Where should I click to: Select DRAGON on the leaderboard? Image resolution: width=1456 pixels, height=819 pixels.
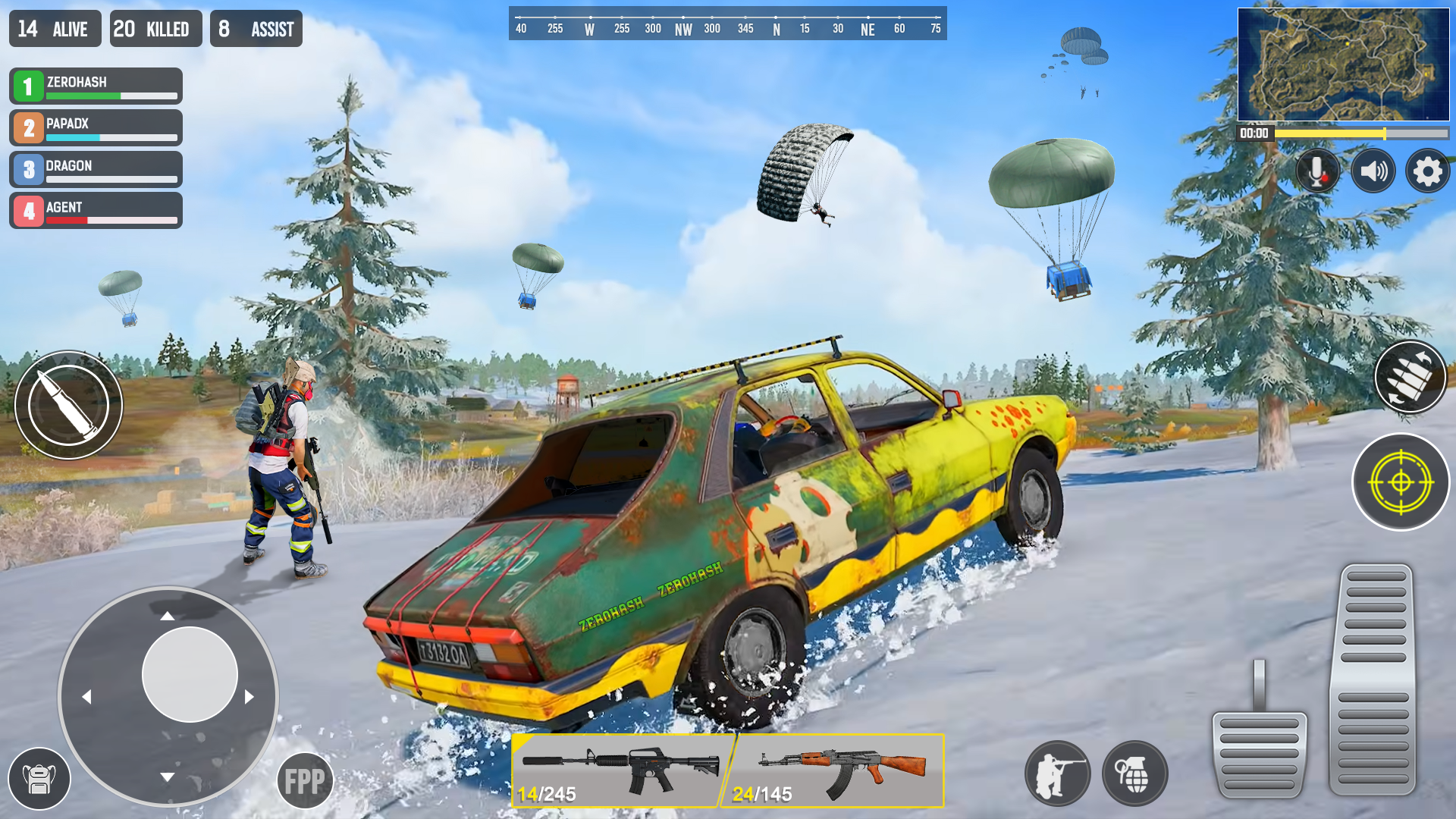tap(96, 168)
